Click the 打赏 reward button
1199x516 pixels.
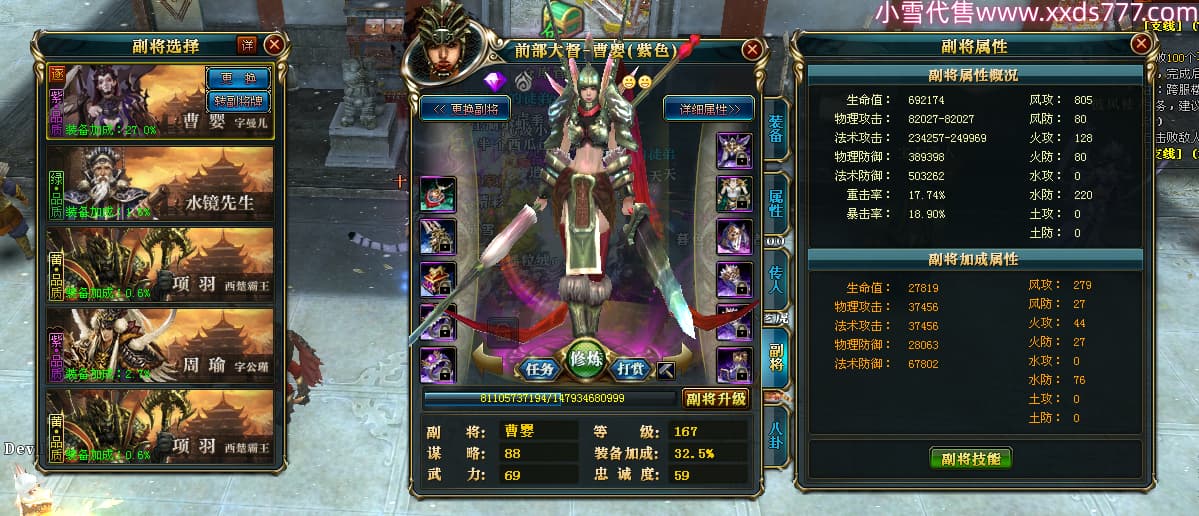pyautogui.click(x=631, y=367)
